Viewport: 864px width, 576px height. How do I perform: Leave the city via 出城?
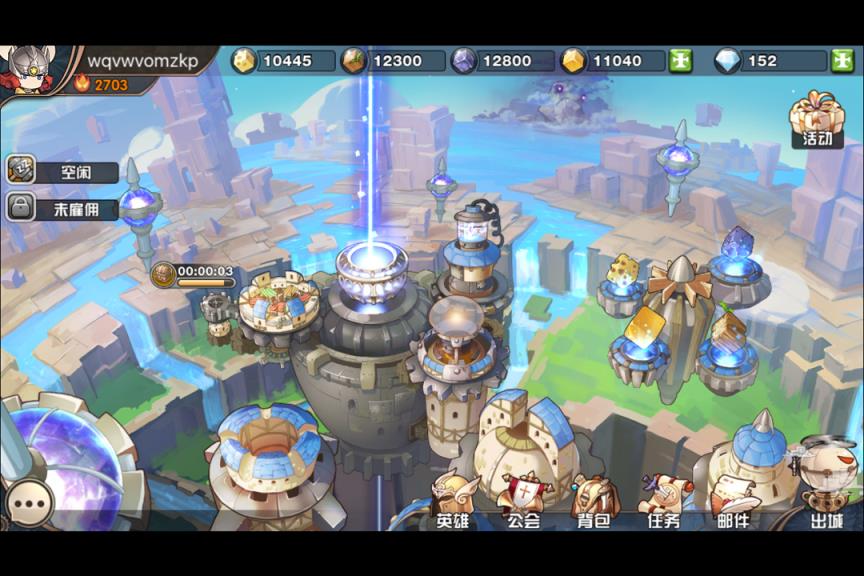[x=825, y=500]
